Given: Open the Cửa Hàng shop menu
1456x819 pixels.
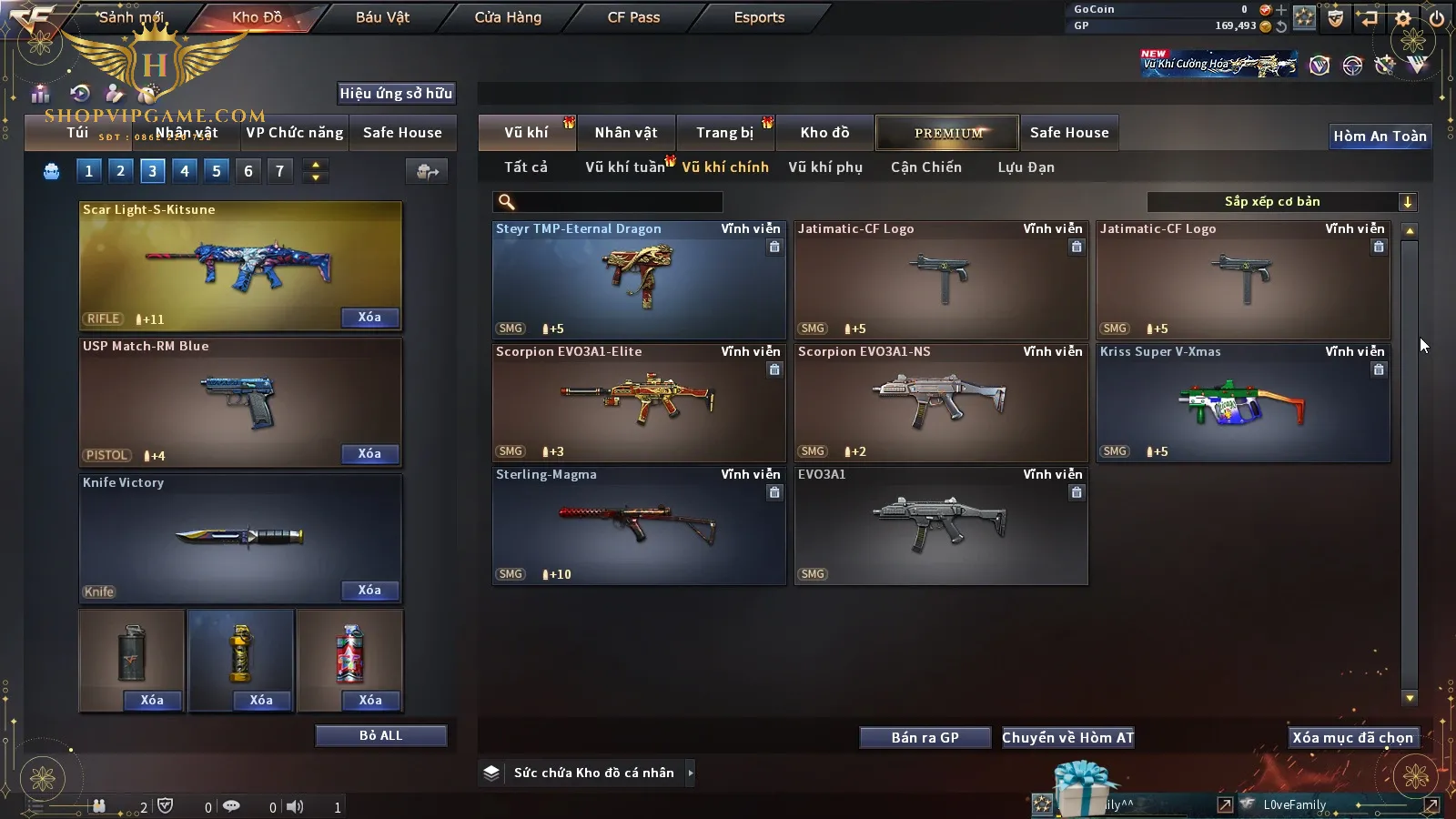Looking at the screenshot, I should point(508,17).
